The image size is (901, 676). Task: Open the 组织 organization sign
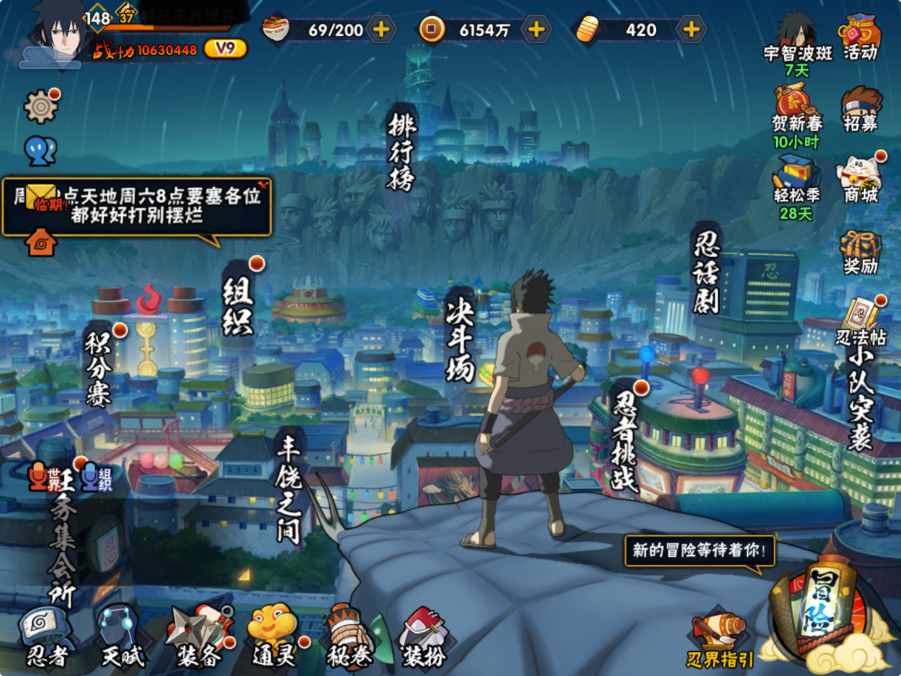[x=238, y=303]
